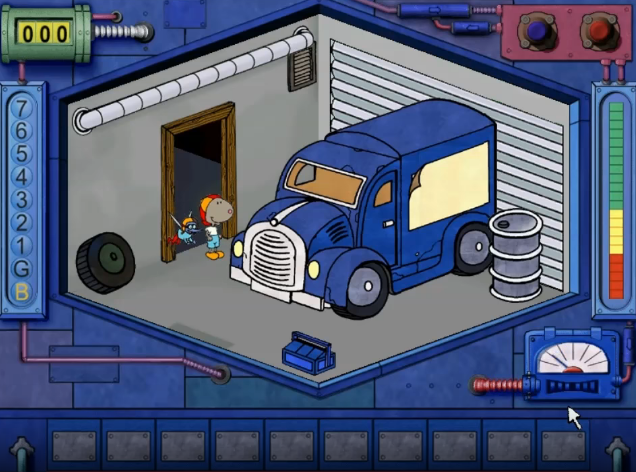Select the floor 3 elevator button

[22, 199]
